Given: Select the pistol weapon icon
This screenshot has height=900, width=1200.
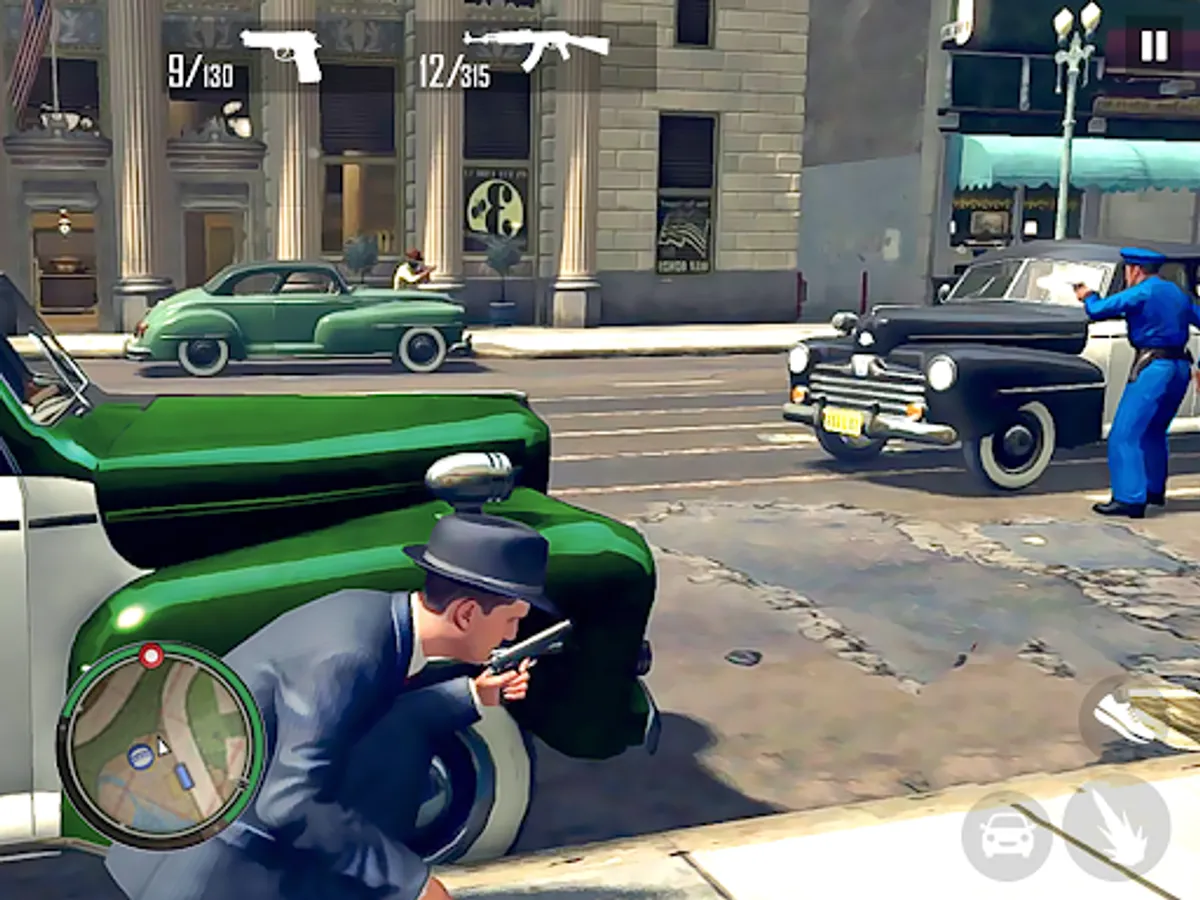Looking at the screenshot, I should 282,52.
